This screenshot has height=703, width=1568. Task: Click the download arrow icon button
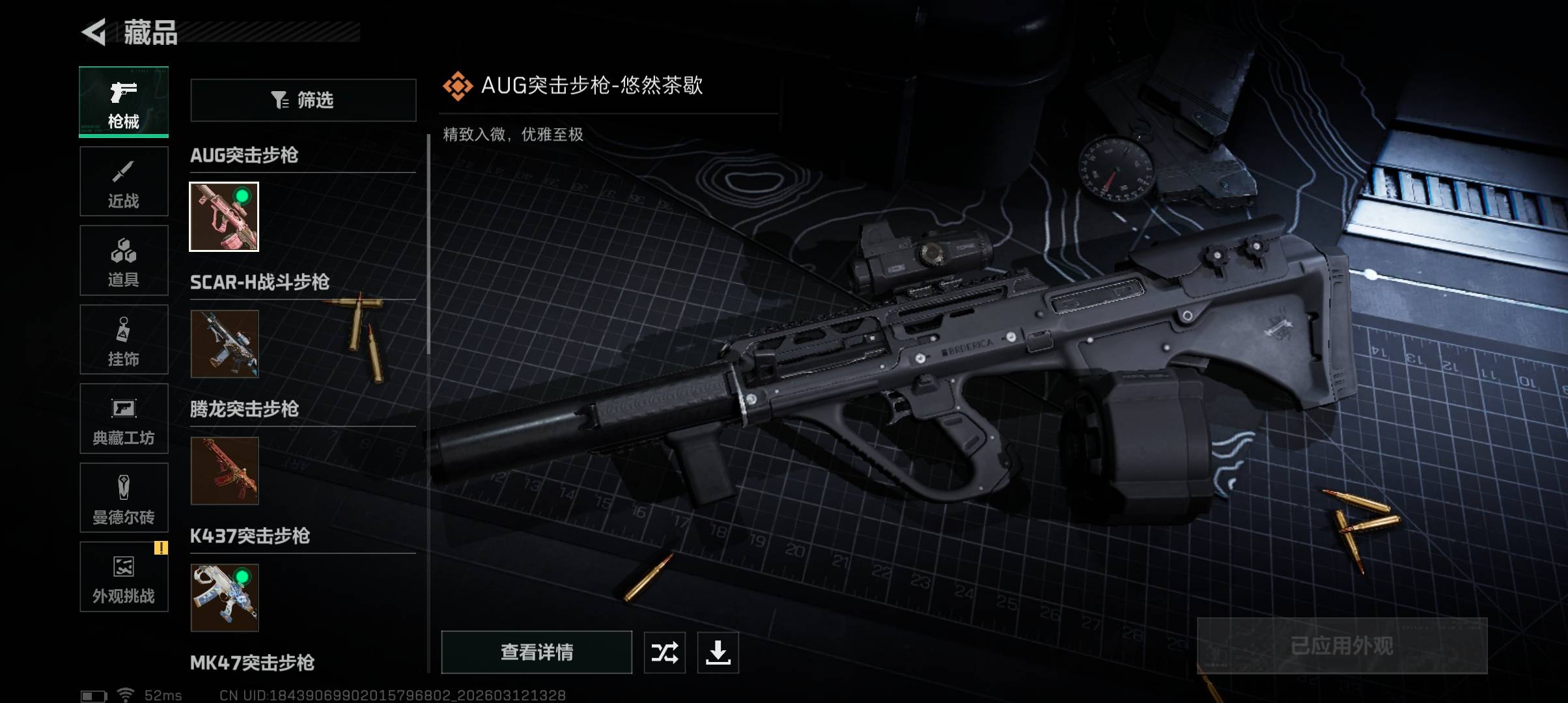click(x=718, y=652)
